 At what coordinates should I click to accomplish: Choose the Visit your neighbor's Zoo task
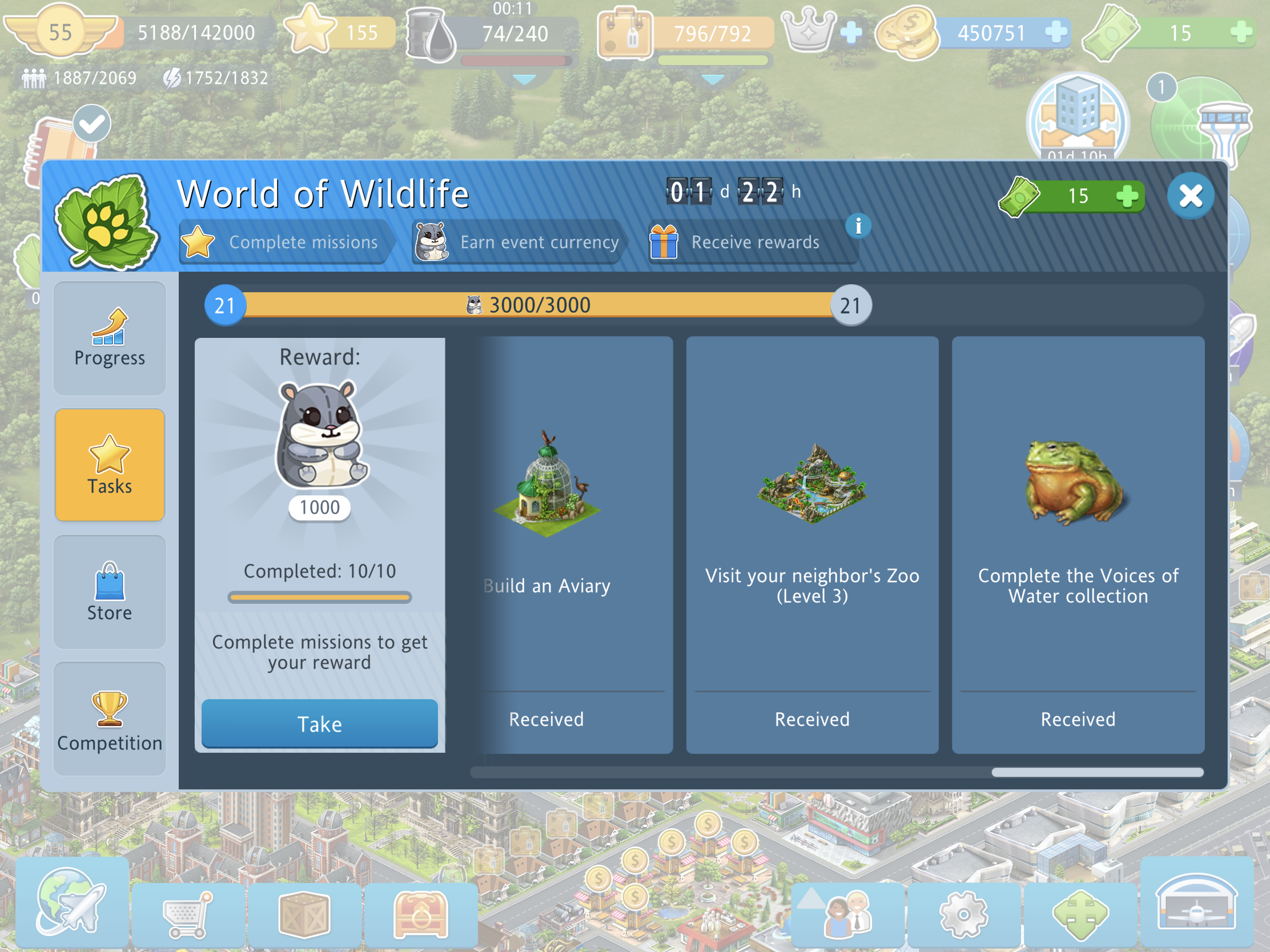(x=812, y=544)
